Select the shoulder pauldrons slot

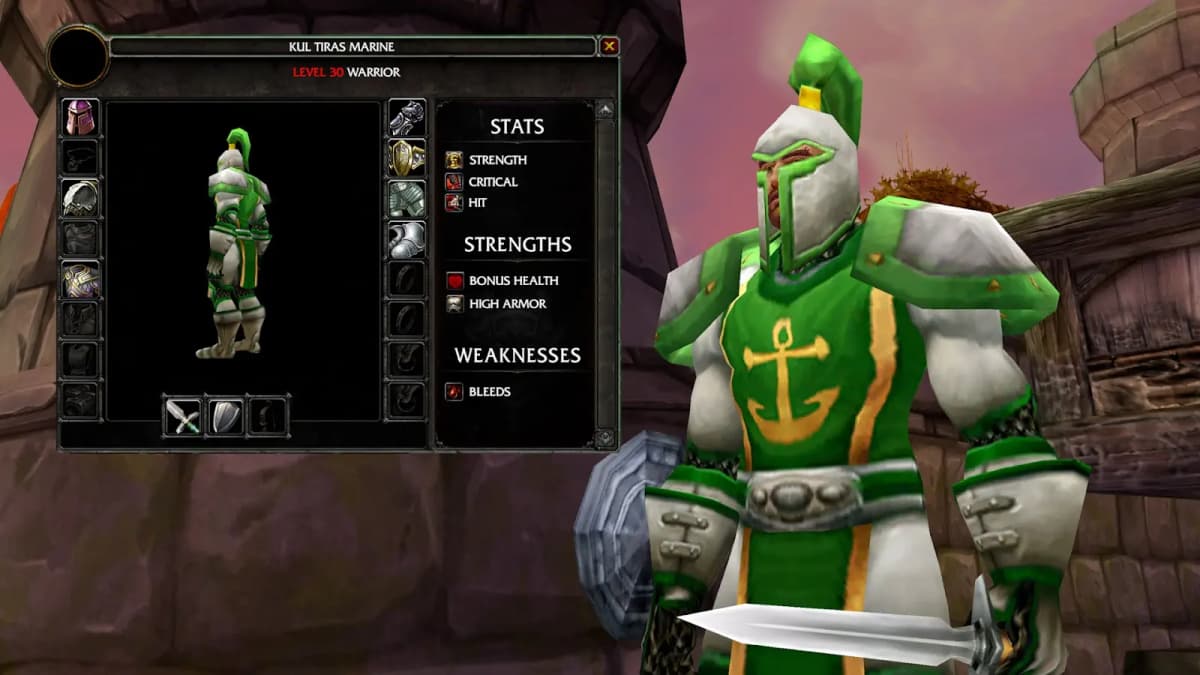click(81, 198)
